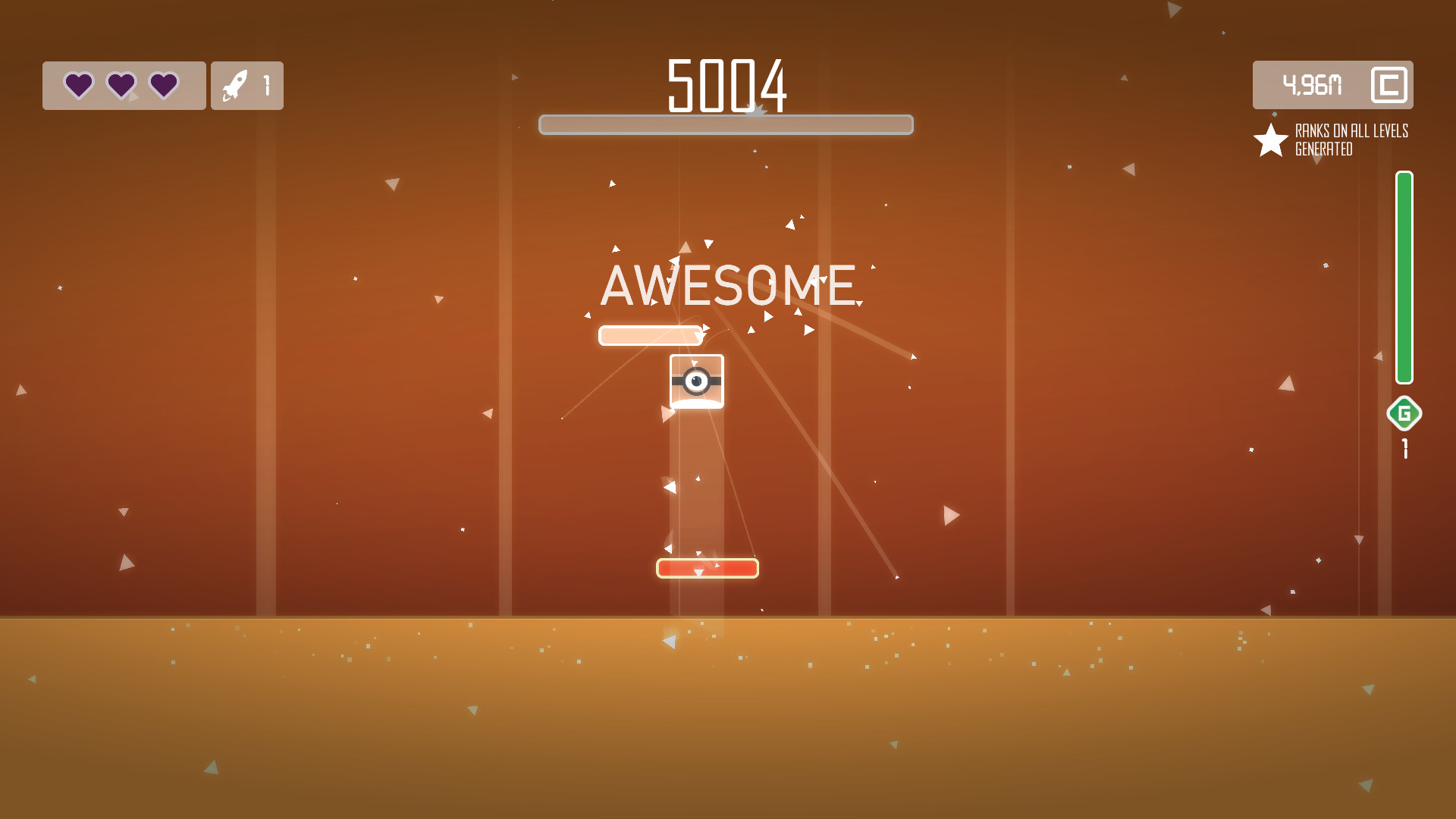This screenshot has width=1456, height=819.
Task: Click the white star achievement icon
Action: tap(1269, 140)
